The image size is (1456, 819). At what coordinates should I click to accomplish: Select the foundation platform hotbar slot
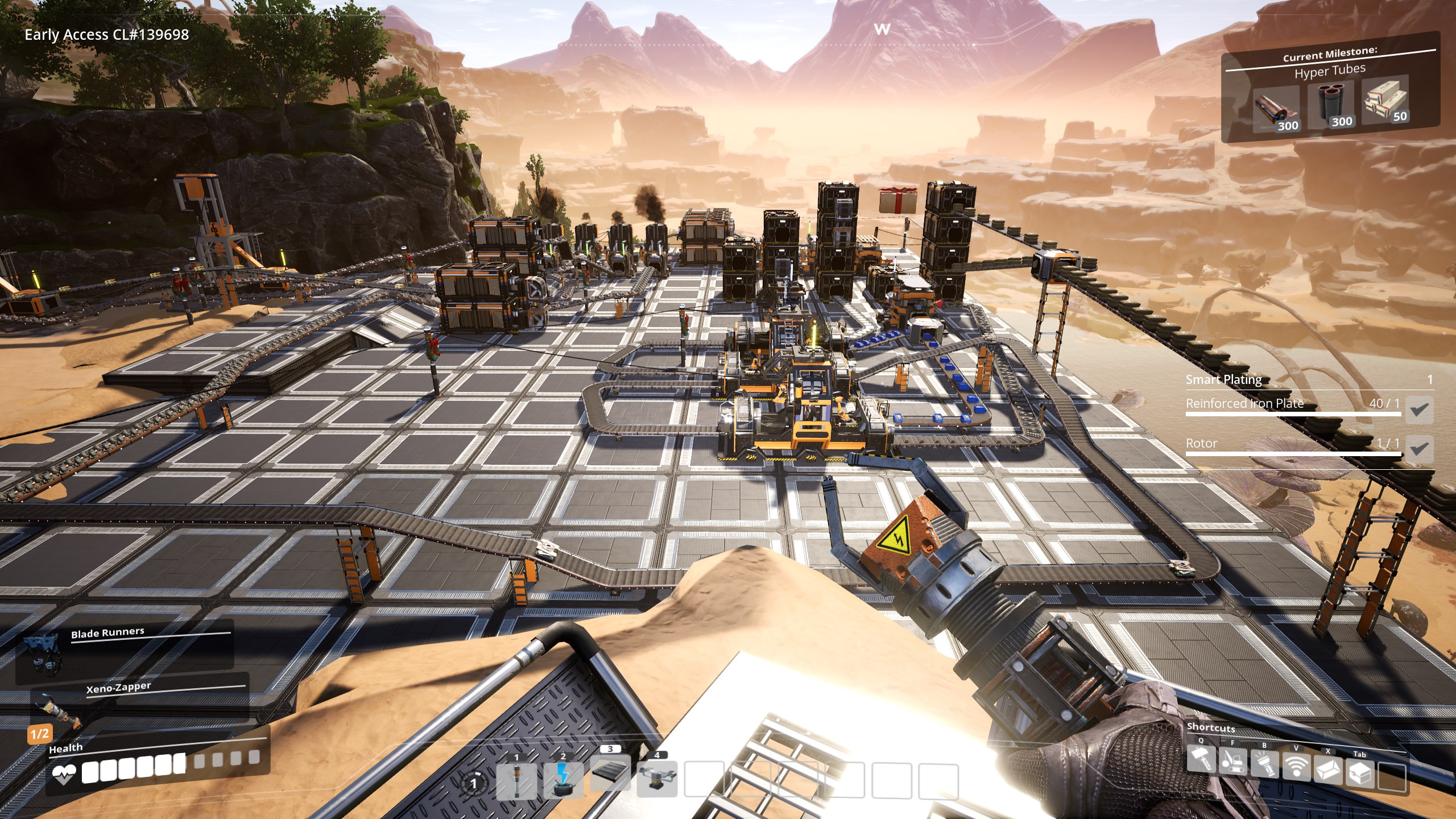tap(610, 773)
